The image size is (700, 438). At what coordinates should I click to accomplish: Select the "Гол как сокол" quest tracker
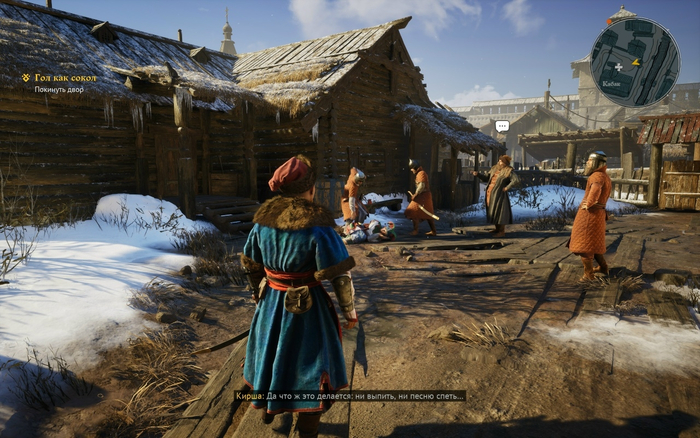click(64, 77)
